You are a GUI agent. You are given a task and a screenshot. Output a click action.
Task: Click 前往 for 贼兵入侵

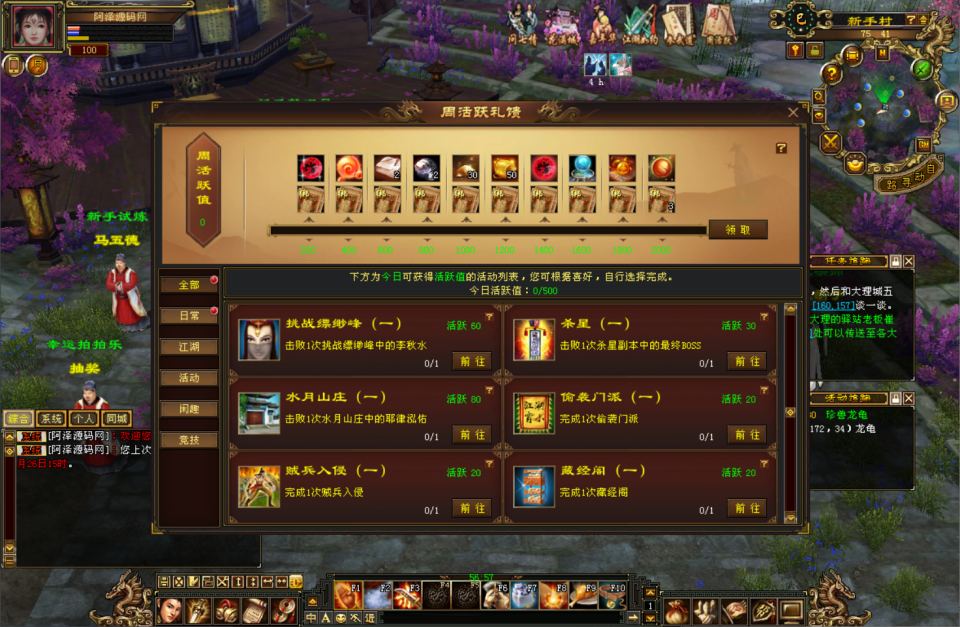(x=471, y=507)
